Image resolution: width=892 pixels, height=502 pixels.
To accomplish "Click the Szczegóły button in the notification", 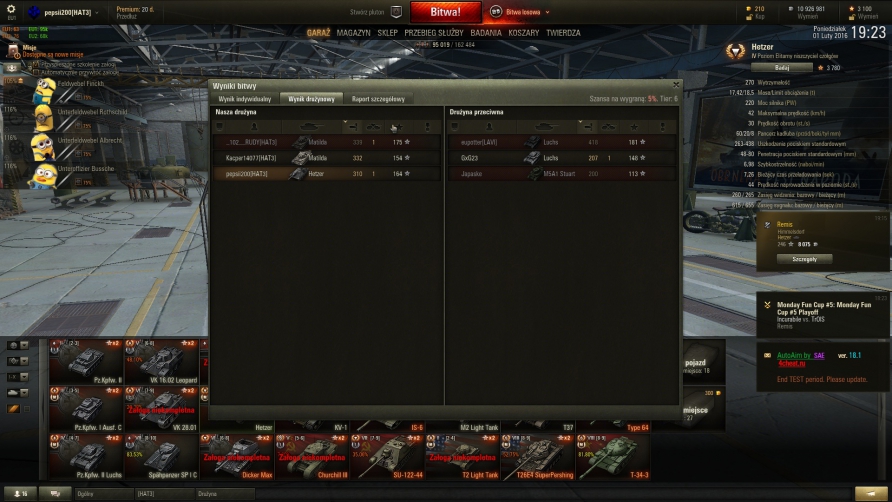I will [804, 258].
